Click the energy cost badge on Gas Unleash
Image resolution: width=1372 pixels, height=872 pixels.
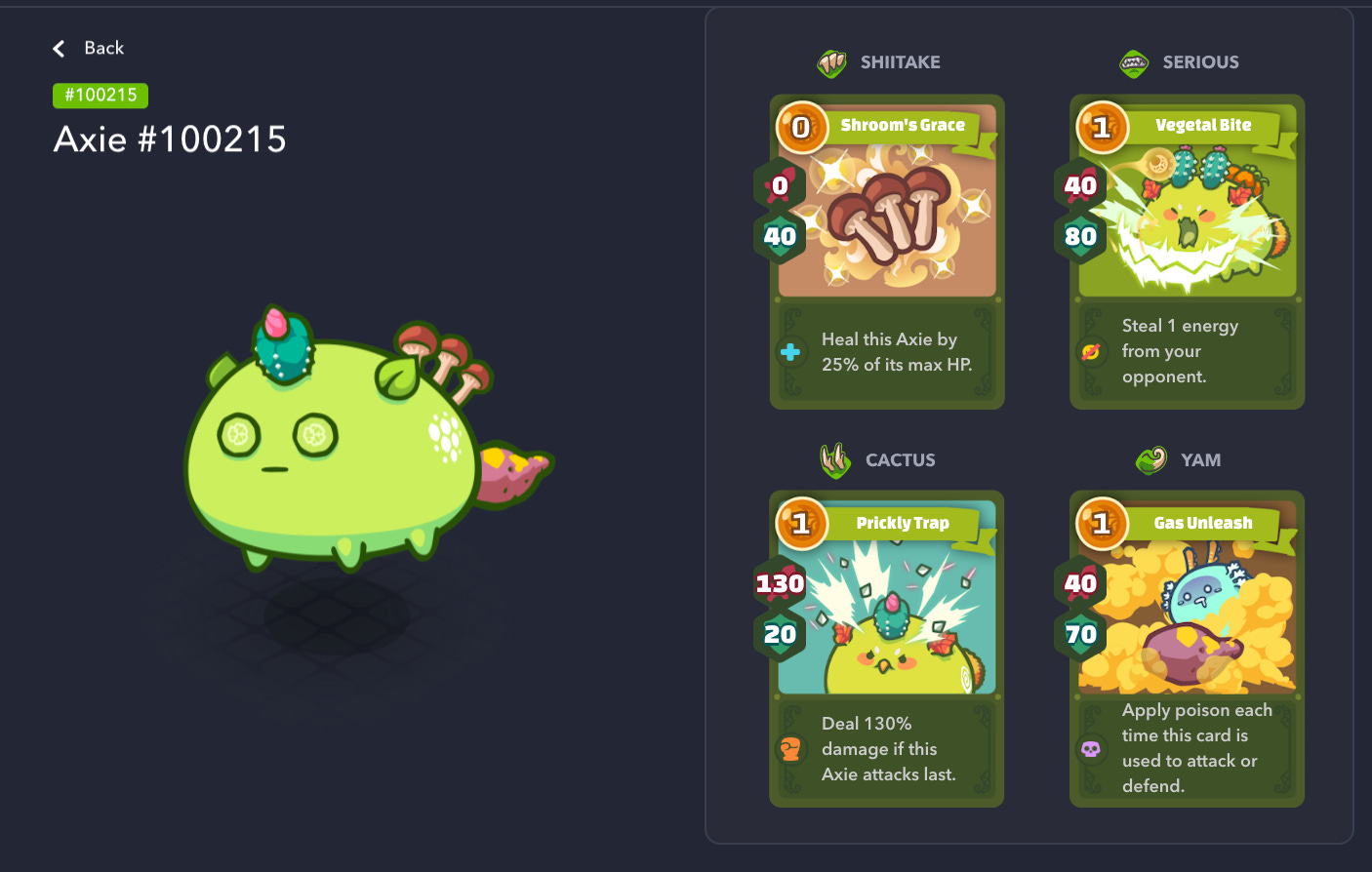point(1102,524)
